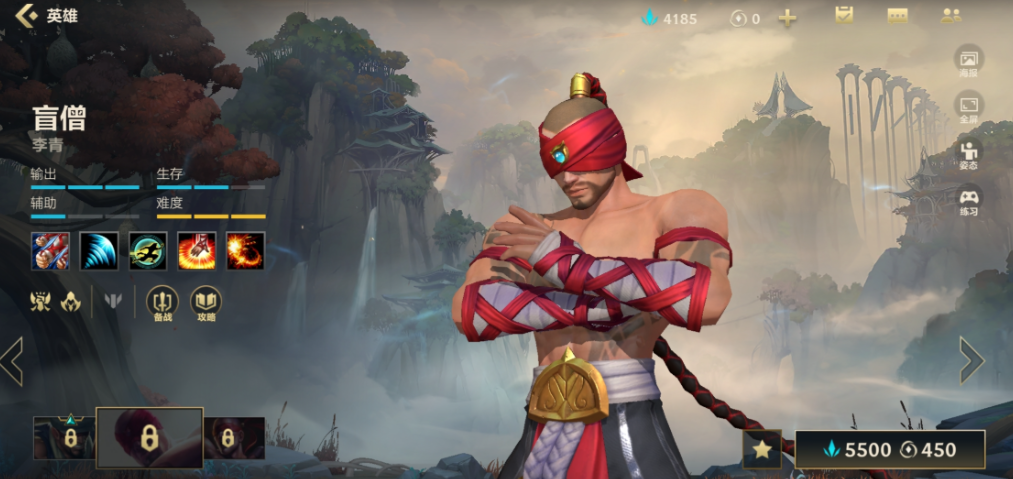This screenshot has width=1013, height=479.
Task: Open the 海报 poster view
Action: 968,61
